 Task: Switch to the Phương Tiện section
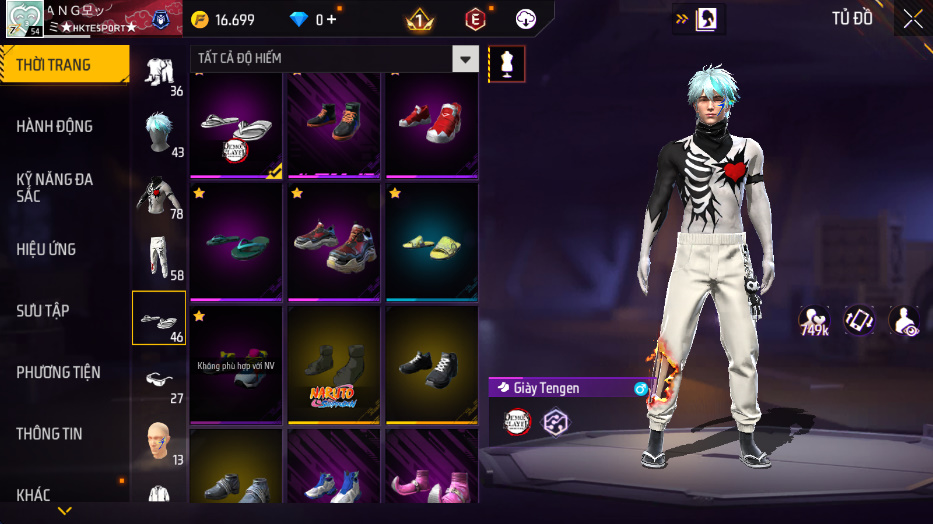click(59, 372)
